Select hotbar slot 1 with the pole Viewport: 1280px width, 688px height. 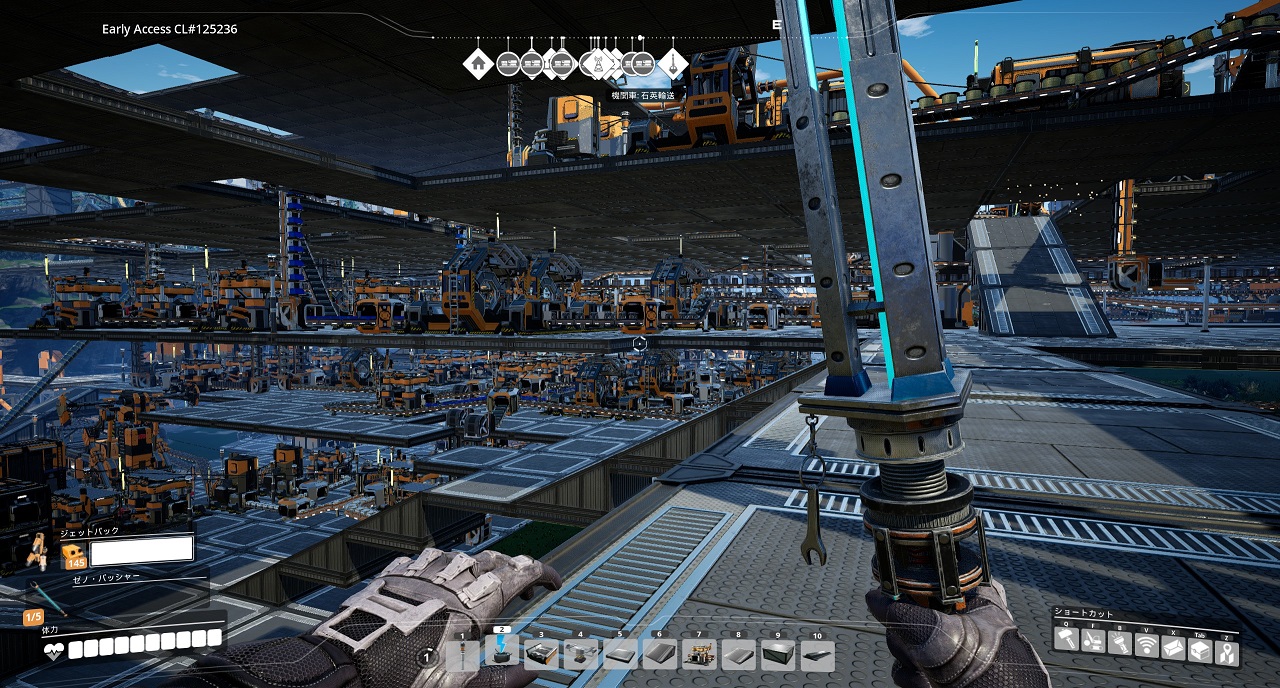463,655
